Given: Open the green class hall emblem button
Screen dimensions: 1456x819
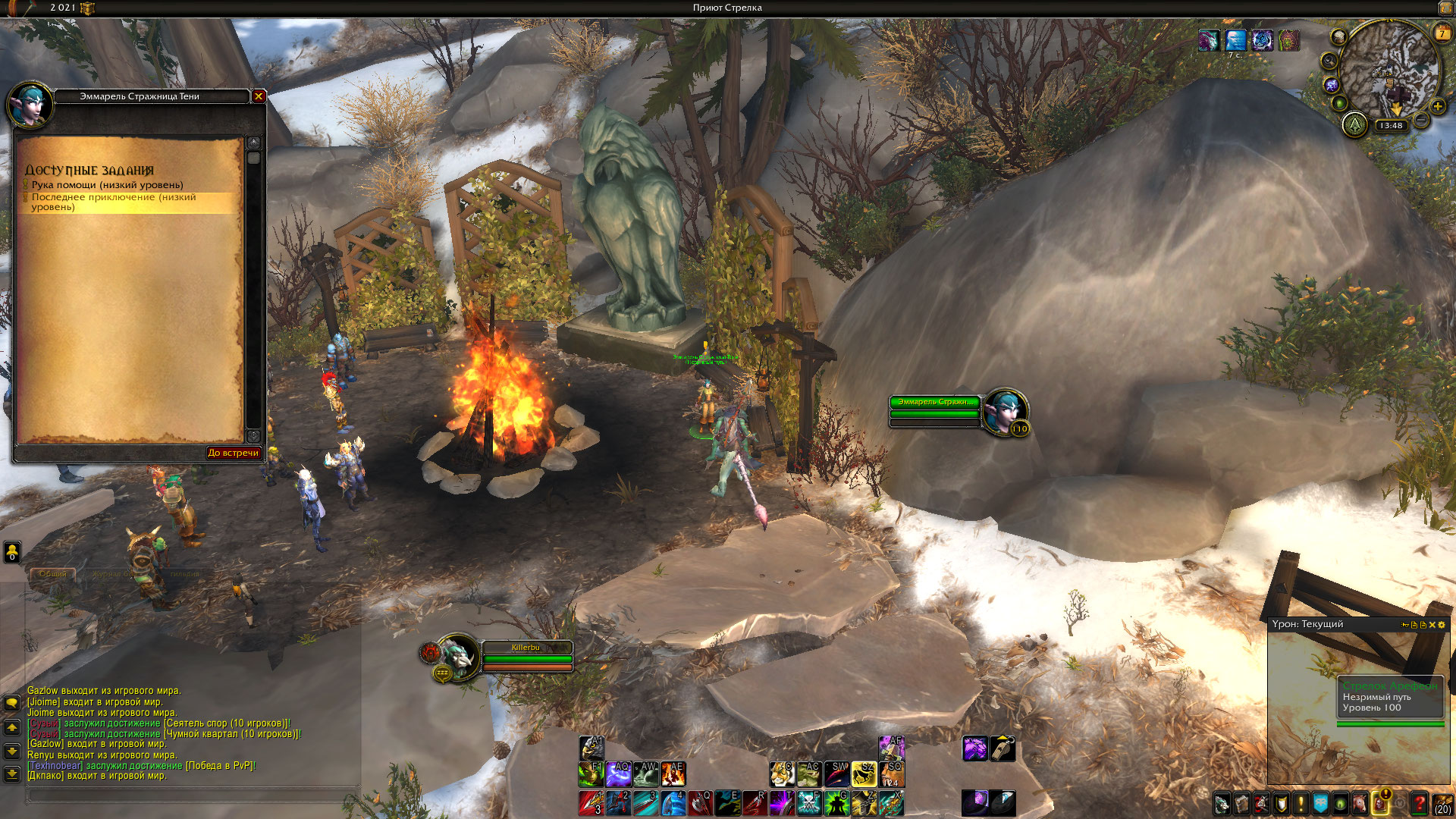Looking at the screenshot, I should [x=1354, y=125].
